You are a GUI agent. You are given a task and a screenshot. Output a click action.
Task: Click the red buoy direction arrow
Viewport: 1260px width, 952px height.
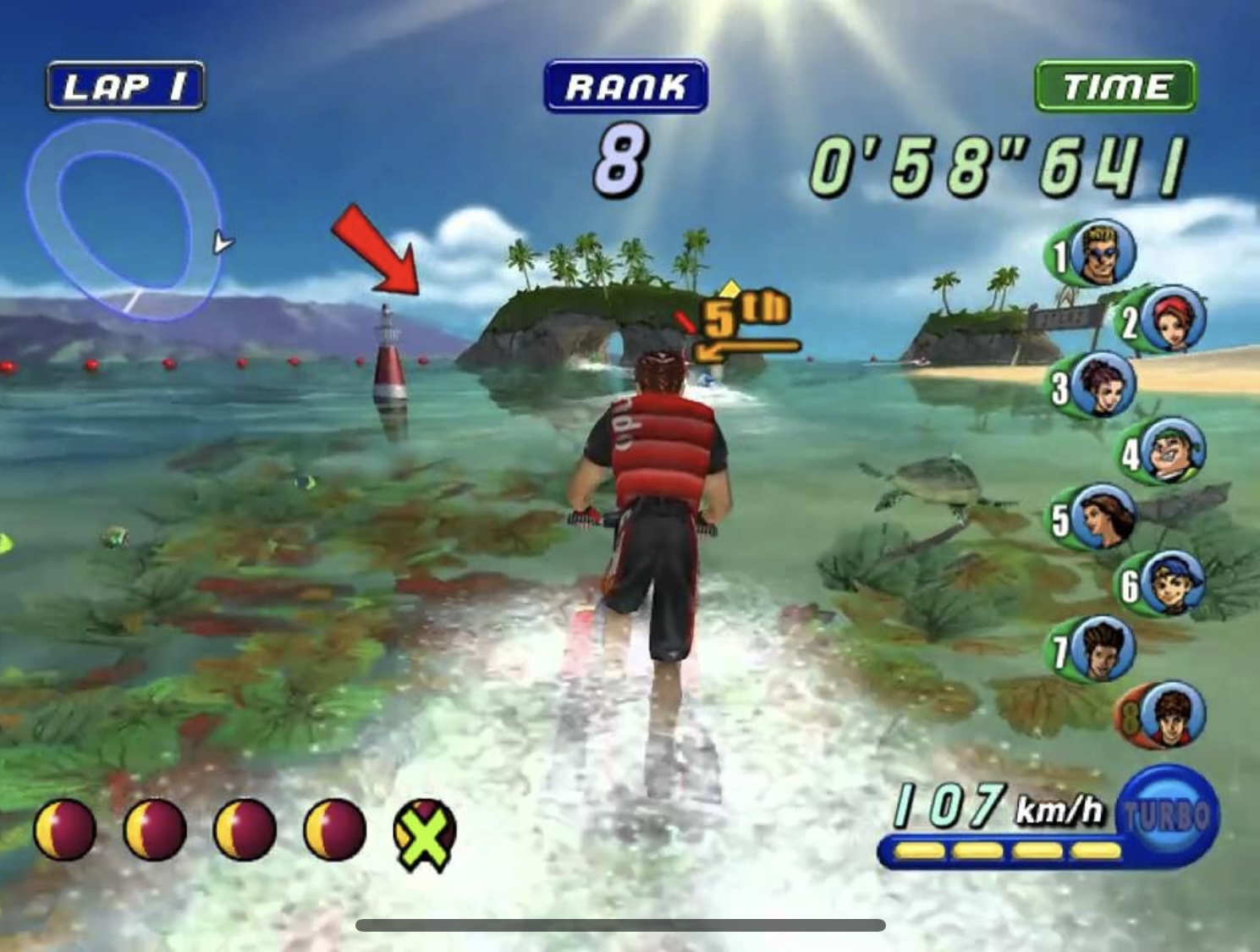376,251
